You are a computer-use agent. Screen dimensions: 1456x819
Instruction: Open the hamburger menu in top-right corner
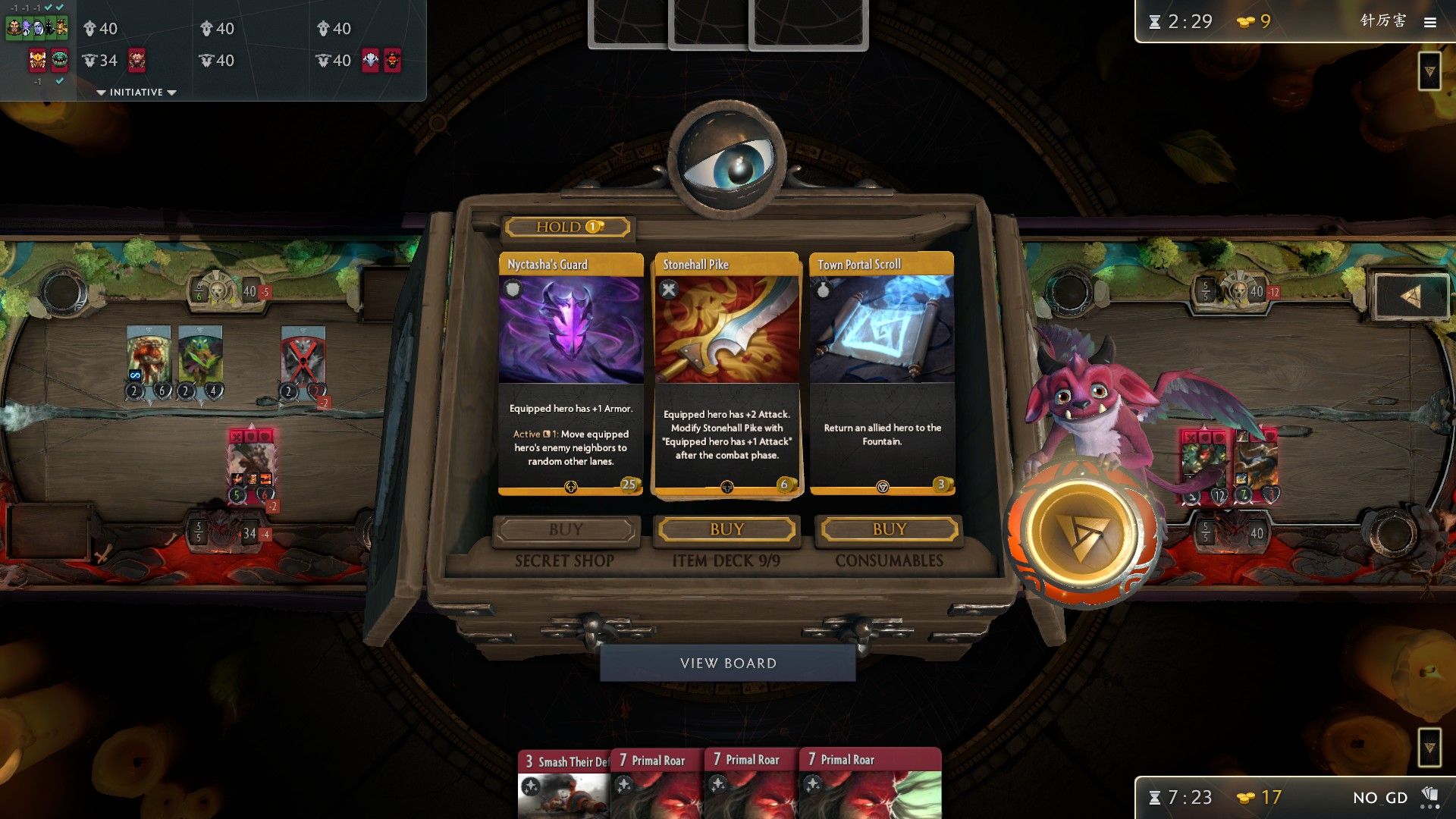(1432, 22)
